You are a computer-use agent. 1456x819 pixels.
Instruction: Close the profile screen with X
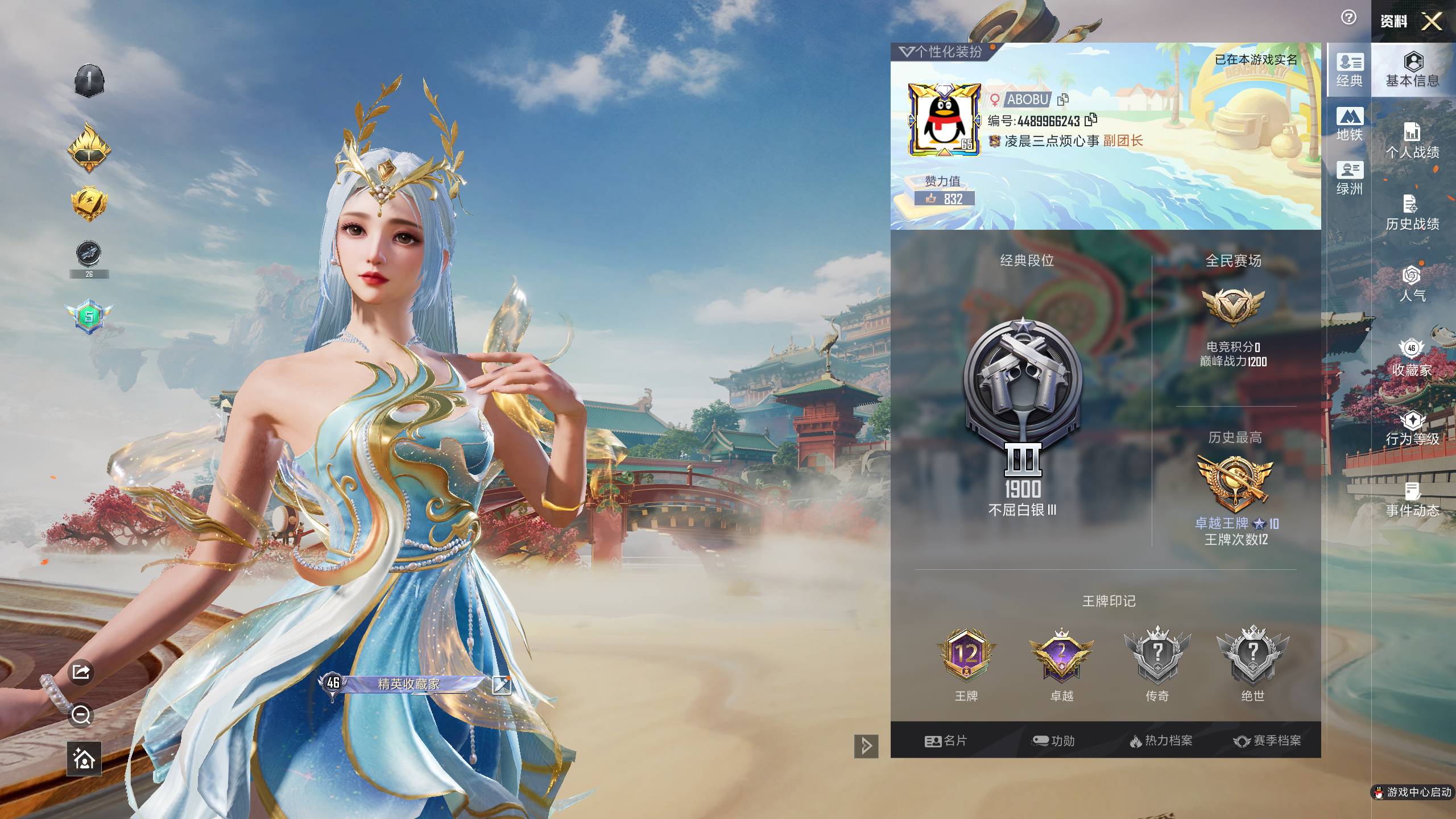click(1432, 22)
